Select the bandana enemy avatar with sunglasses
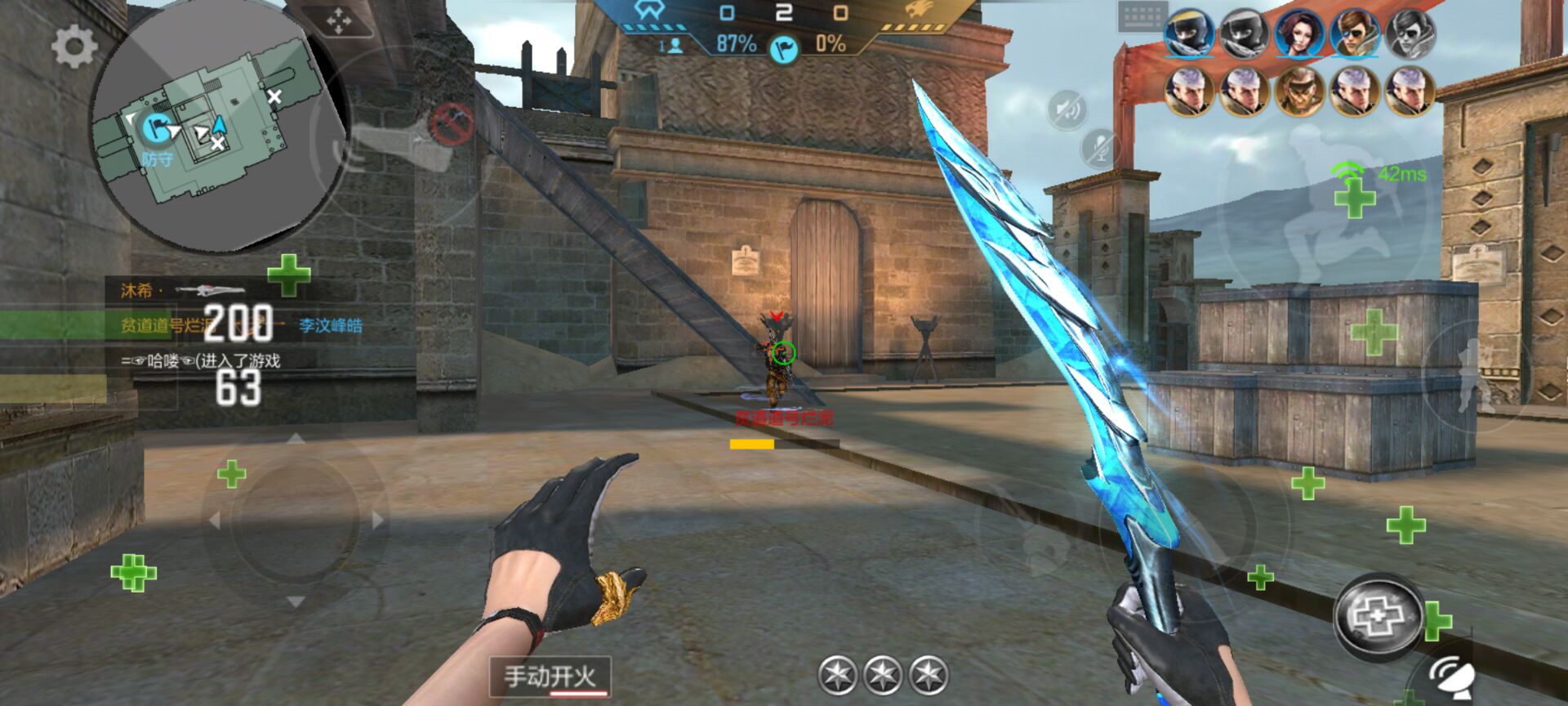1568x706 pixels. [1298, 90]
